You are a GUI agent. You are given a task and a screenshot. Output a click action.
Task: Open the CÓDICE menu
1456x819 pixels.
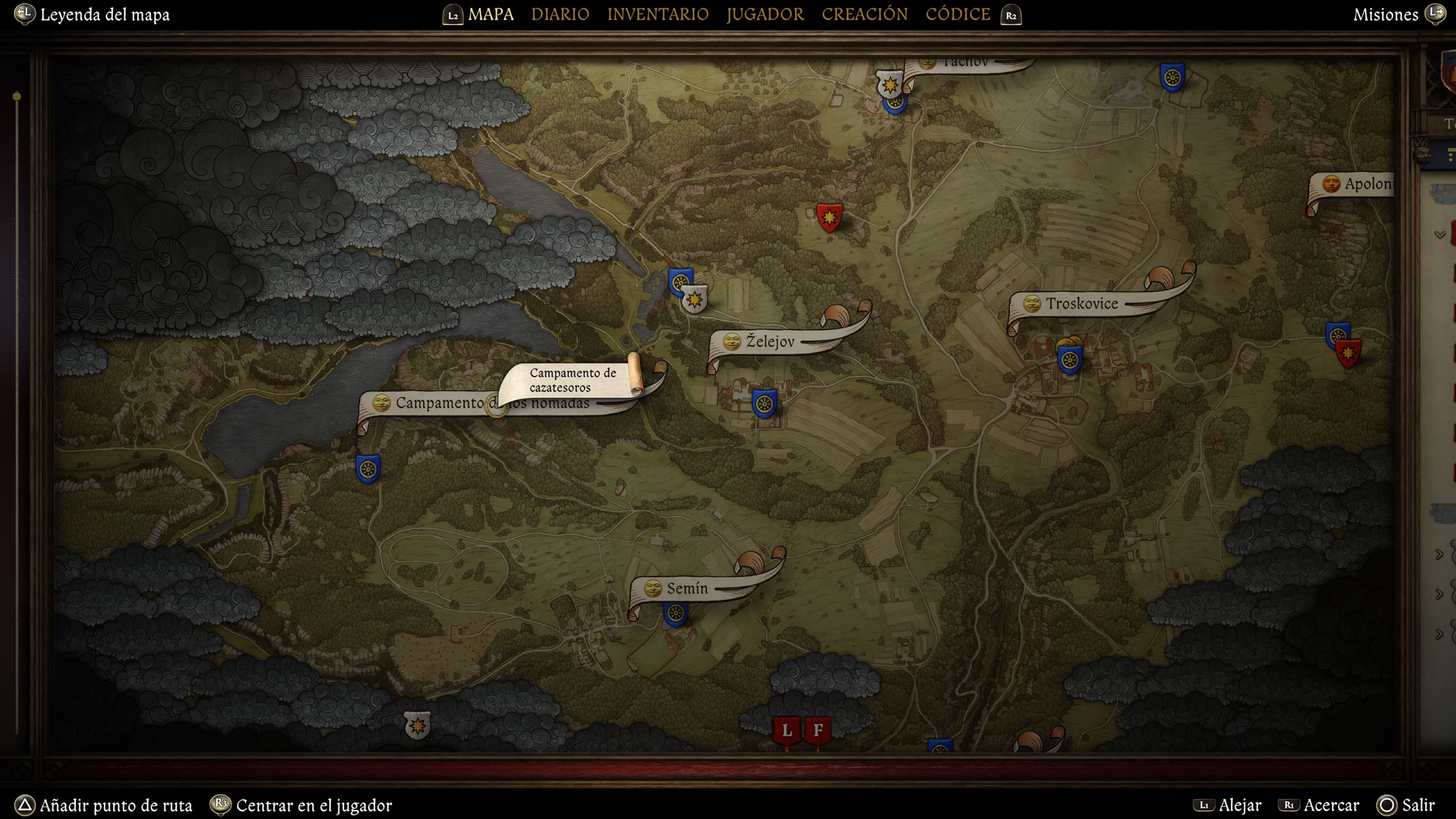coord(957,14)
